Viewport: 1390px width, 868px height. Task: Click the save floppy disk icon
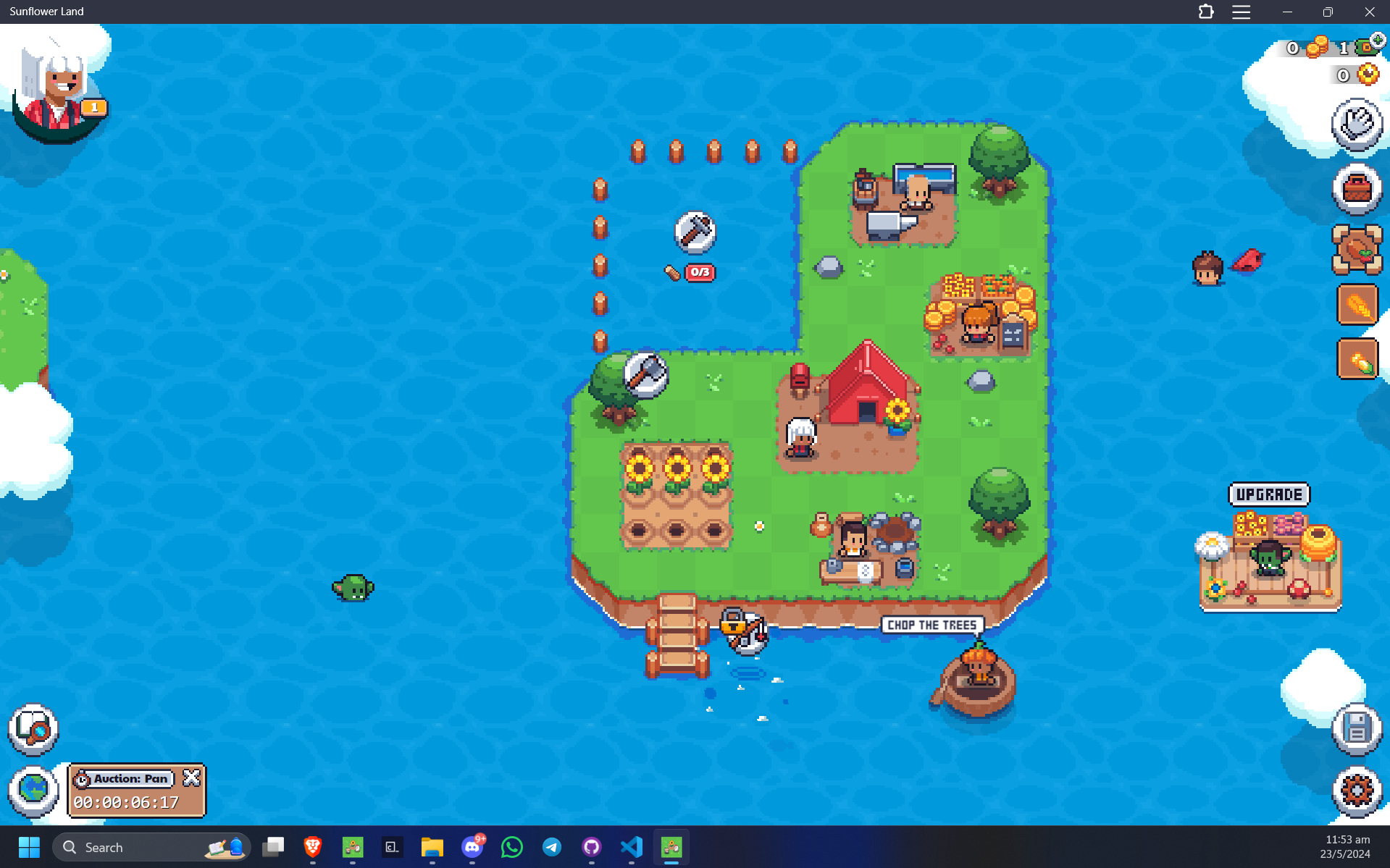click(1357, 730)
